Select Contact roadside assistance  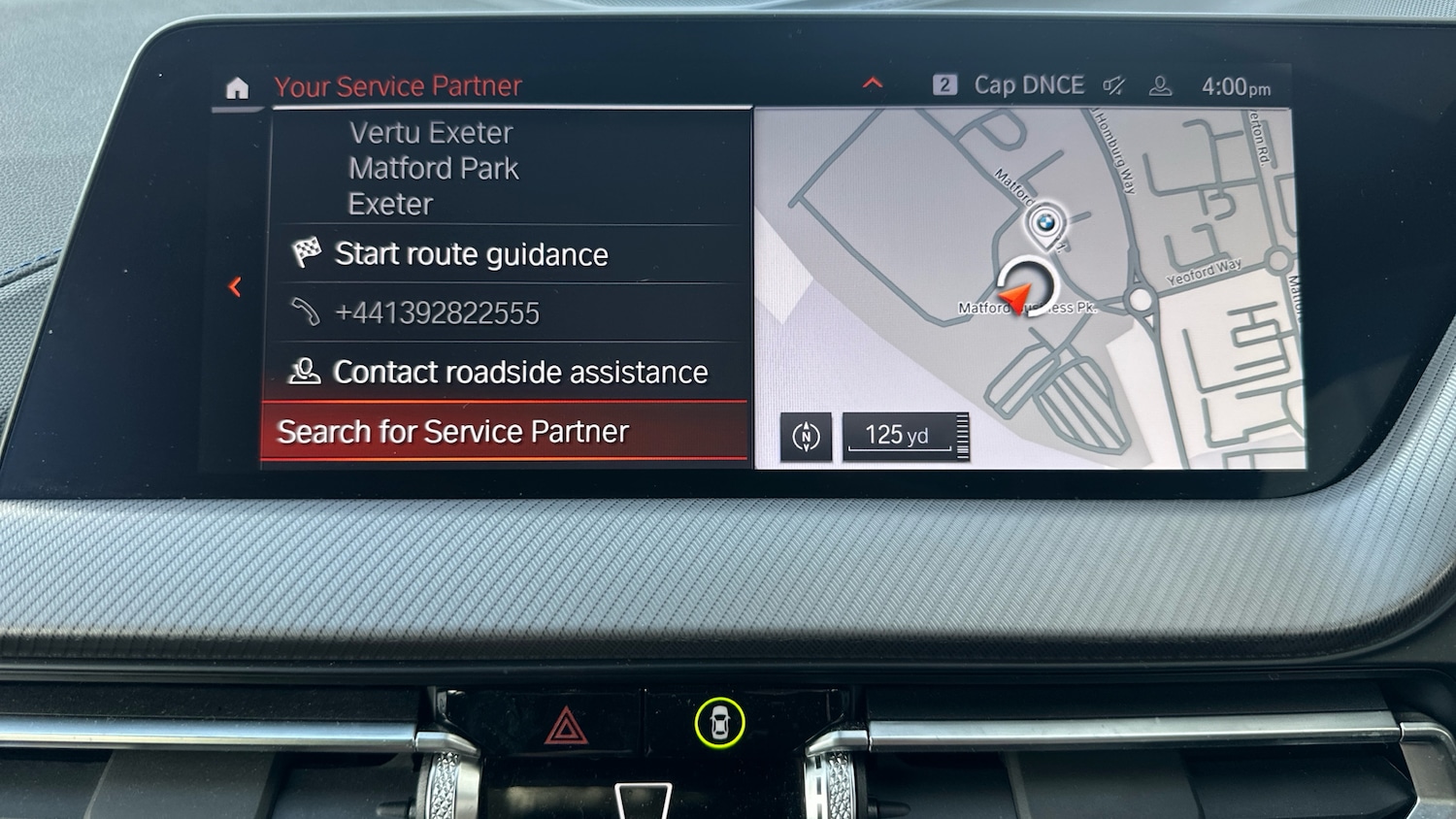click(x=519, y=373)
